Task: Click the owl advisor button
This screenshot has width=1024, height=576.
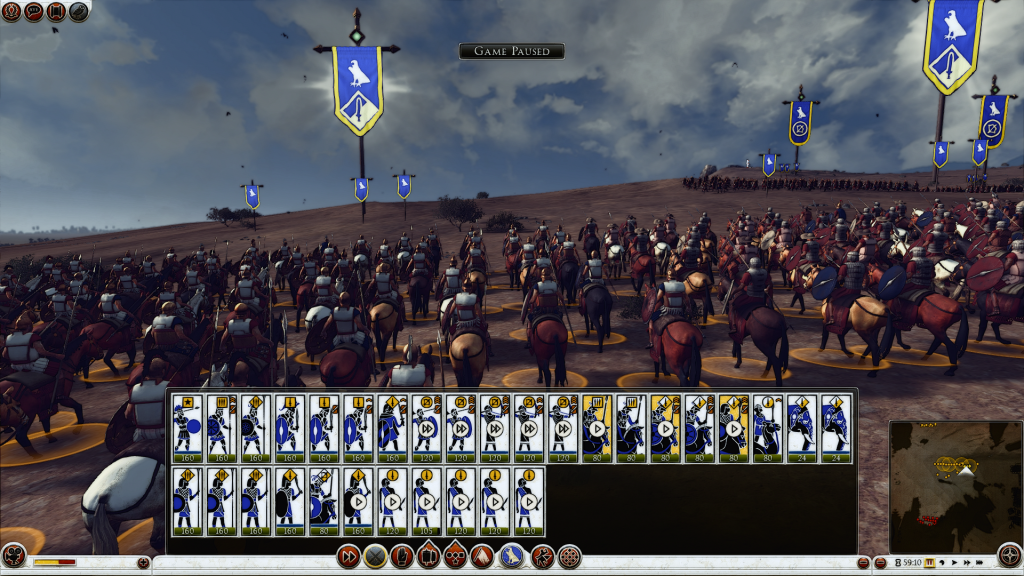Action: click(x=78, y=12)
